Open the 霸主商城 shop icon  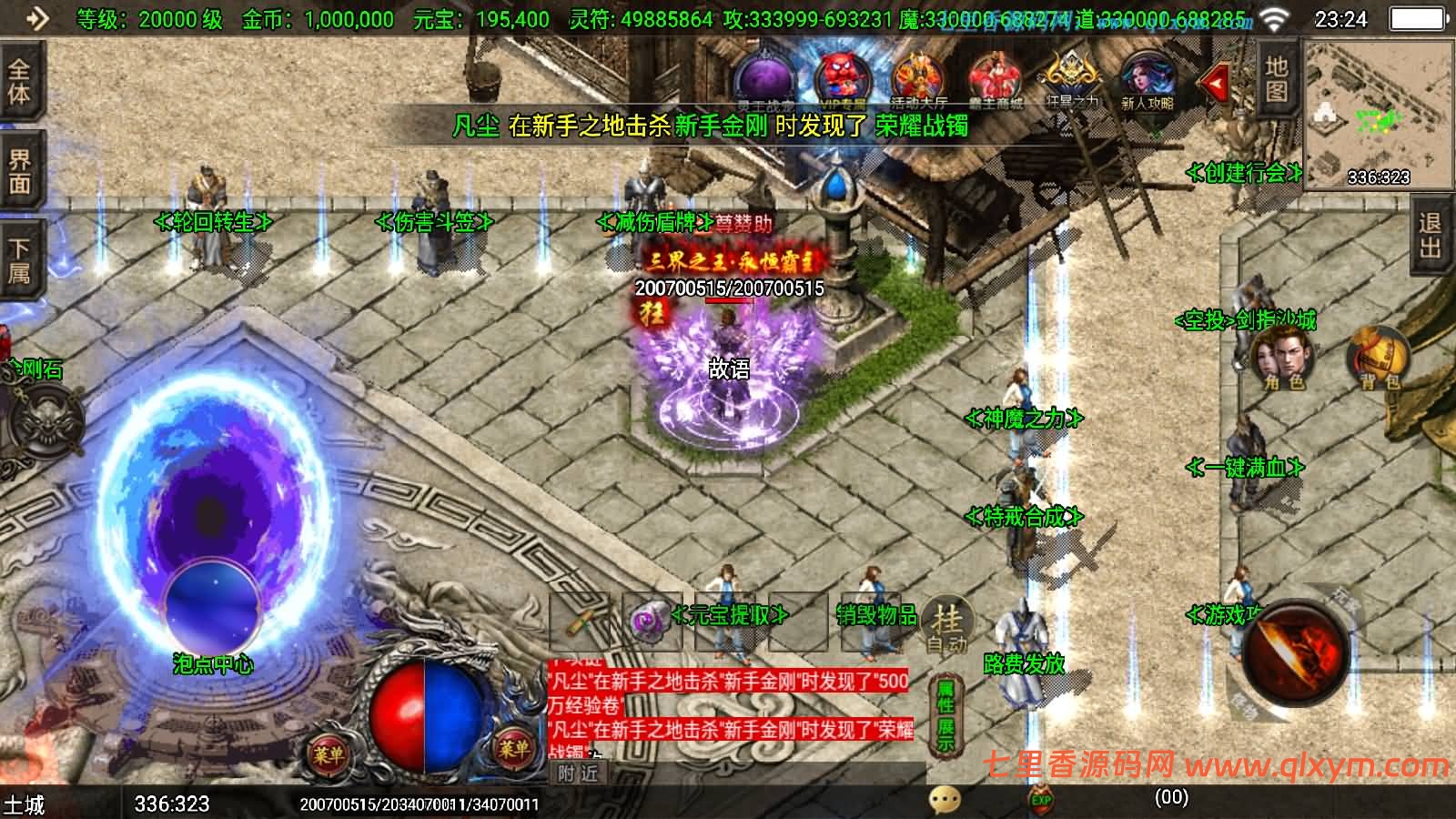point(995,82)
